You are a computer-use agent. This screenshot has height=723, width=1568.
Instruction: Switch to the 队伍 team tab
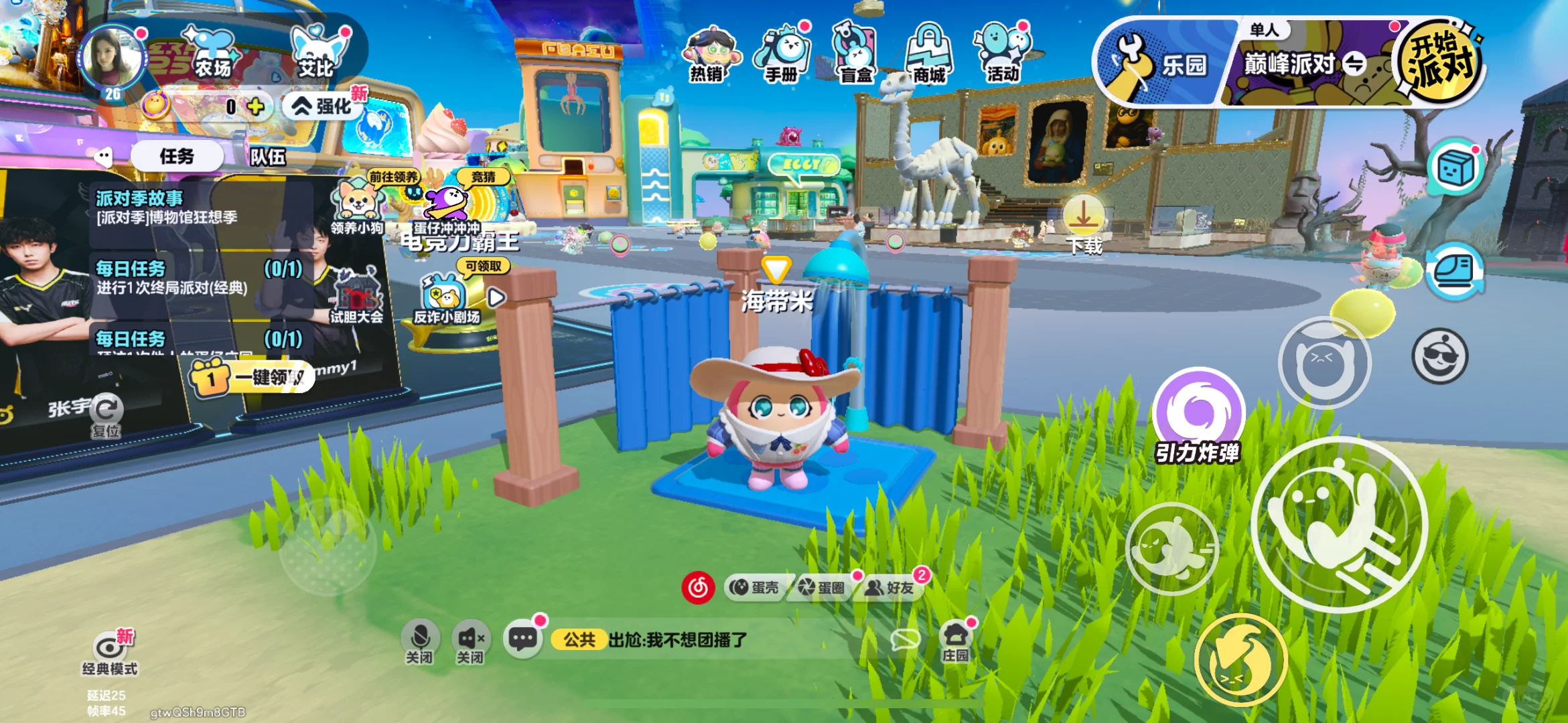pyautogui.click(x=268, y=157)
